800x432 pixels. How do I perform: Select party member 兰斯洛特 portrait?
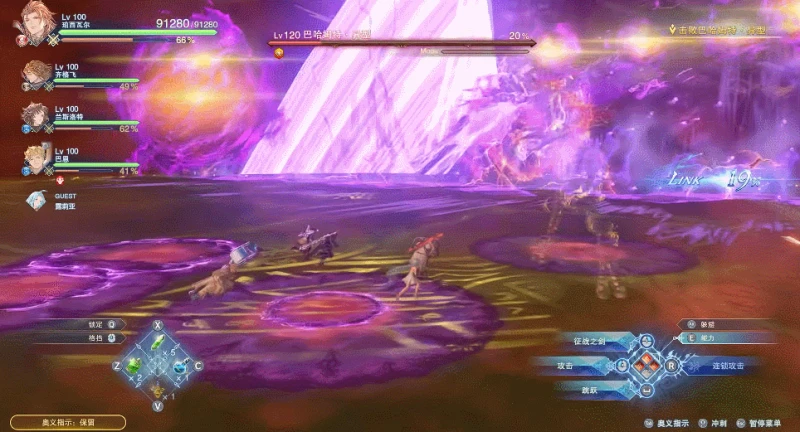pyautogui.click(x=35, y=116)
